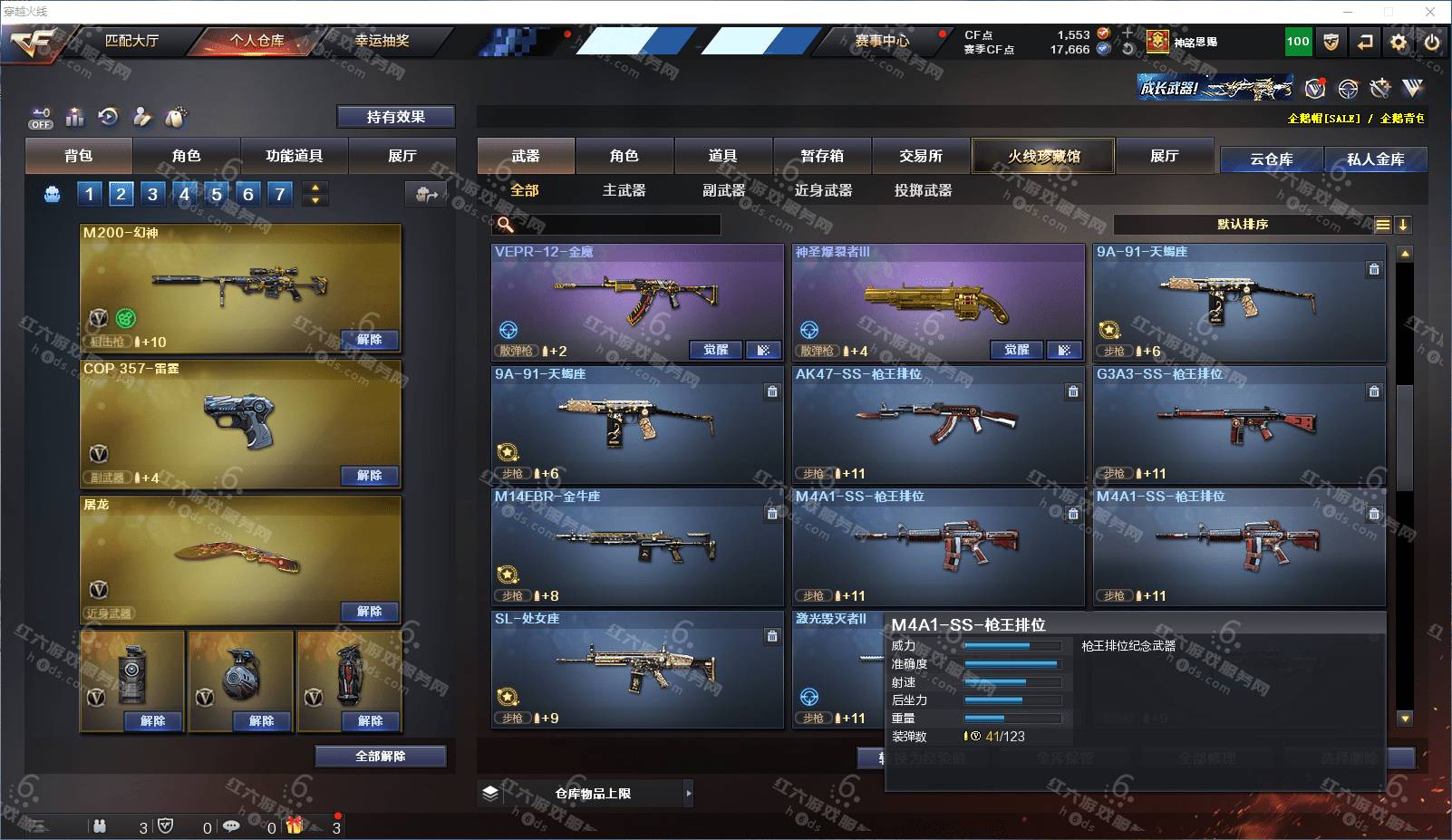Switch to the 功能道具 tab
The image size is (1452, 840).
(x=294, y=156)
